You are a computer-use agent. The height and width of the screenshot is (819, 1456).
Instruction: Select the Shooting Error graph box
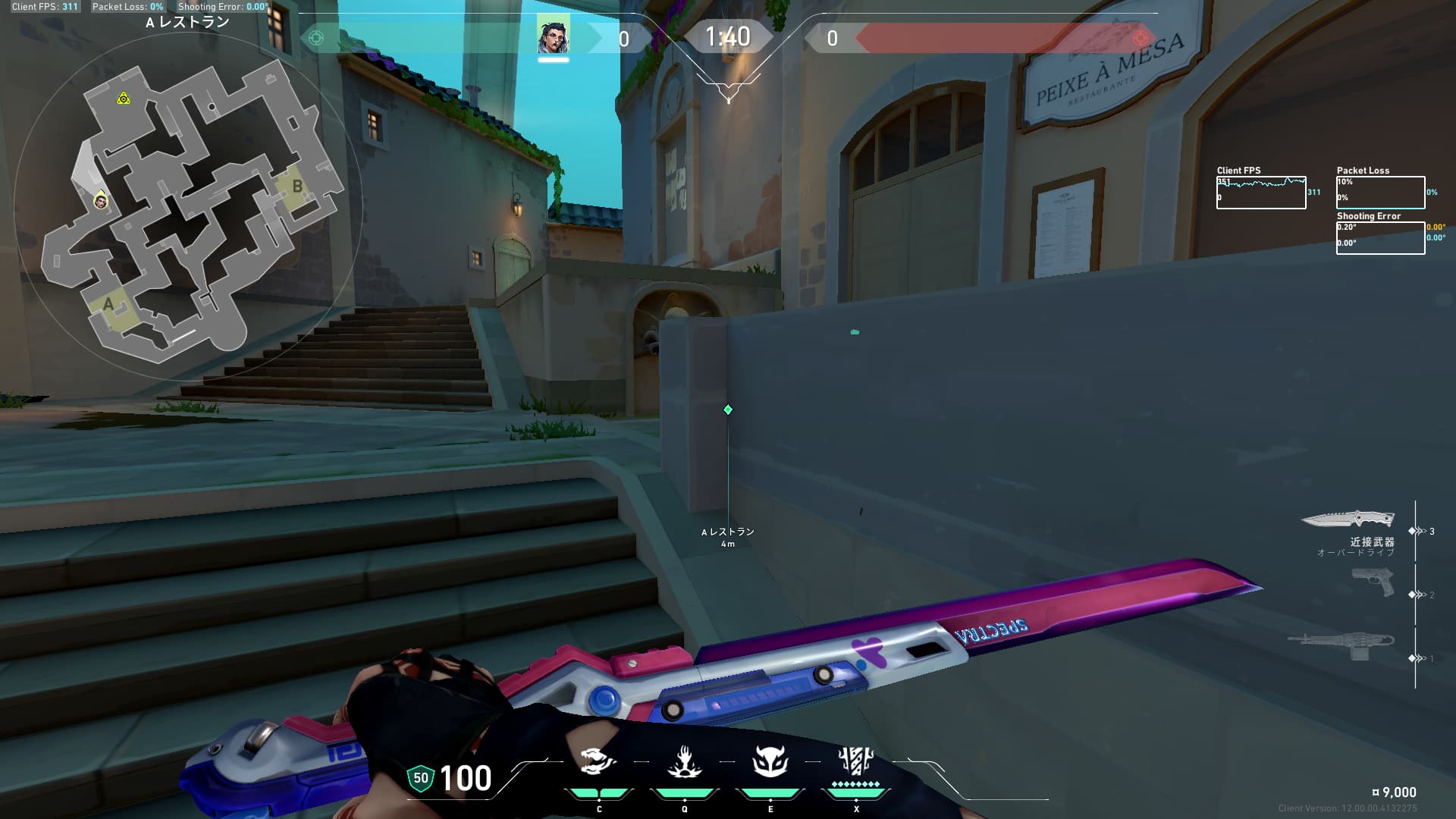1380,237
